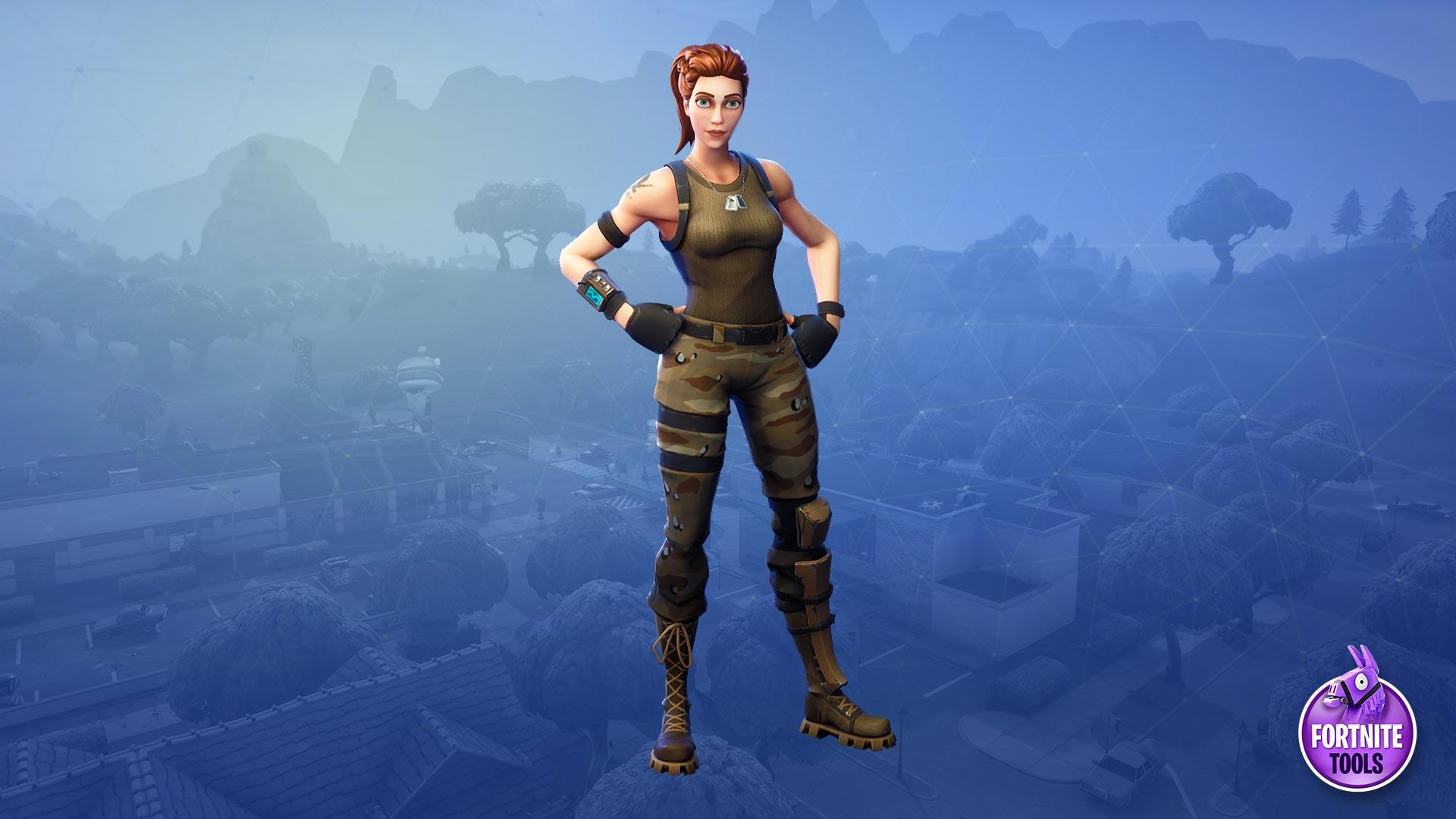The height and width of the screenshot is (819, 1456).
Task: Click the Fortnite Tools llama logo
Action: (1356, 721)
